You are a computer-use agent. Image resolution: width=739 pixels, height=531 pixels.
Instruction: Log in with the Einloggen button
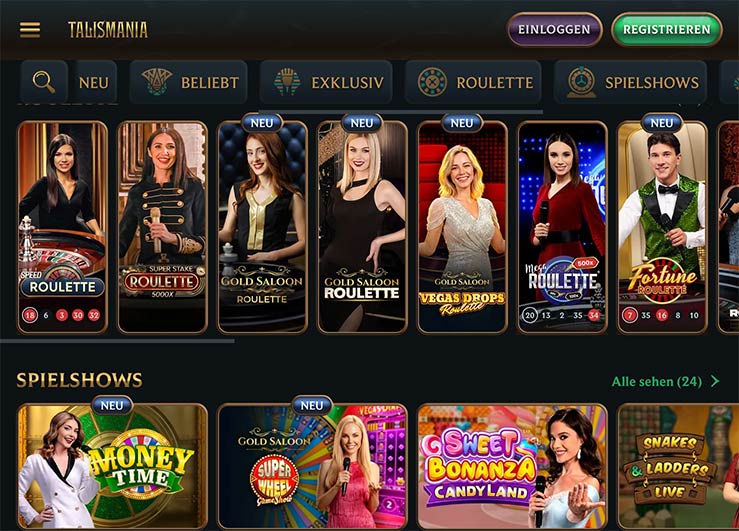554,29
